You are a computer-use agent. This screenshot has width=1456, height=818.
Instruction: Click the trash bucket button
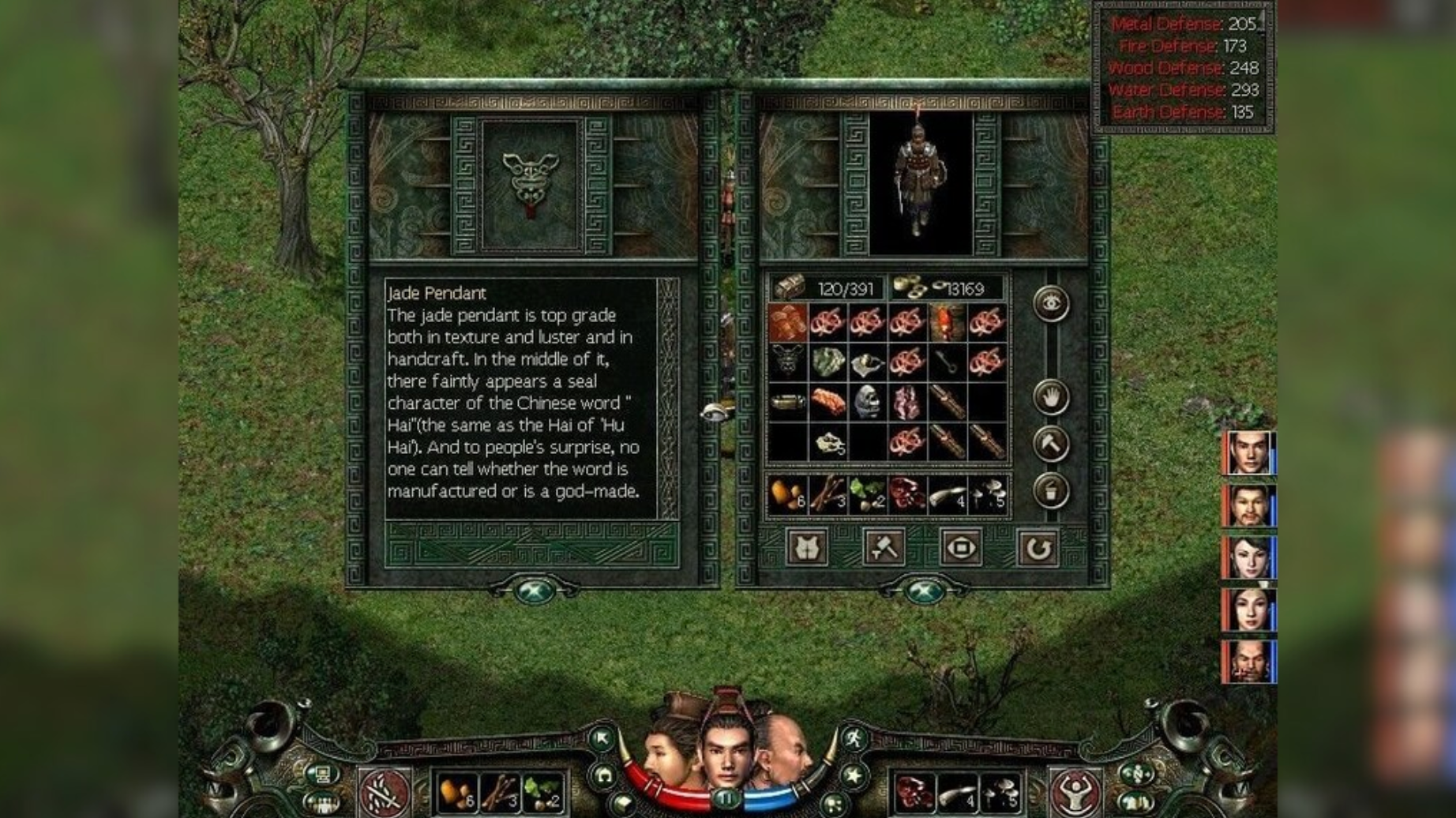[x=1051, y=491]
